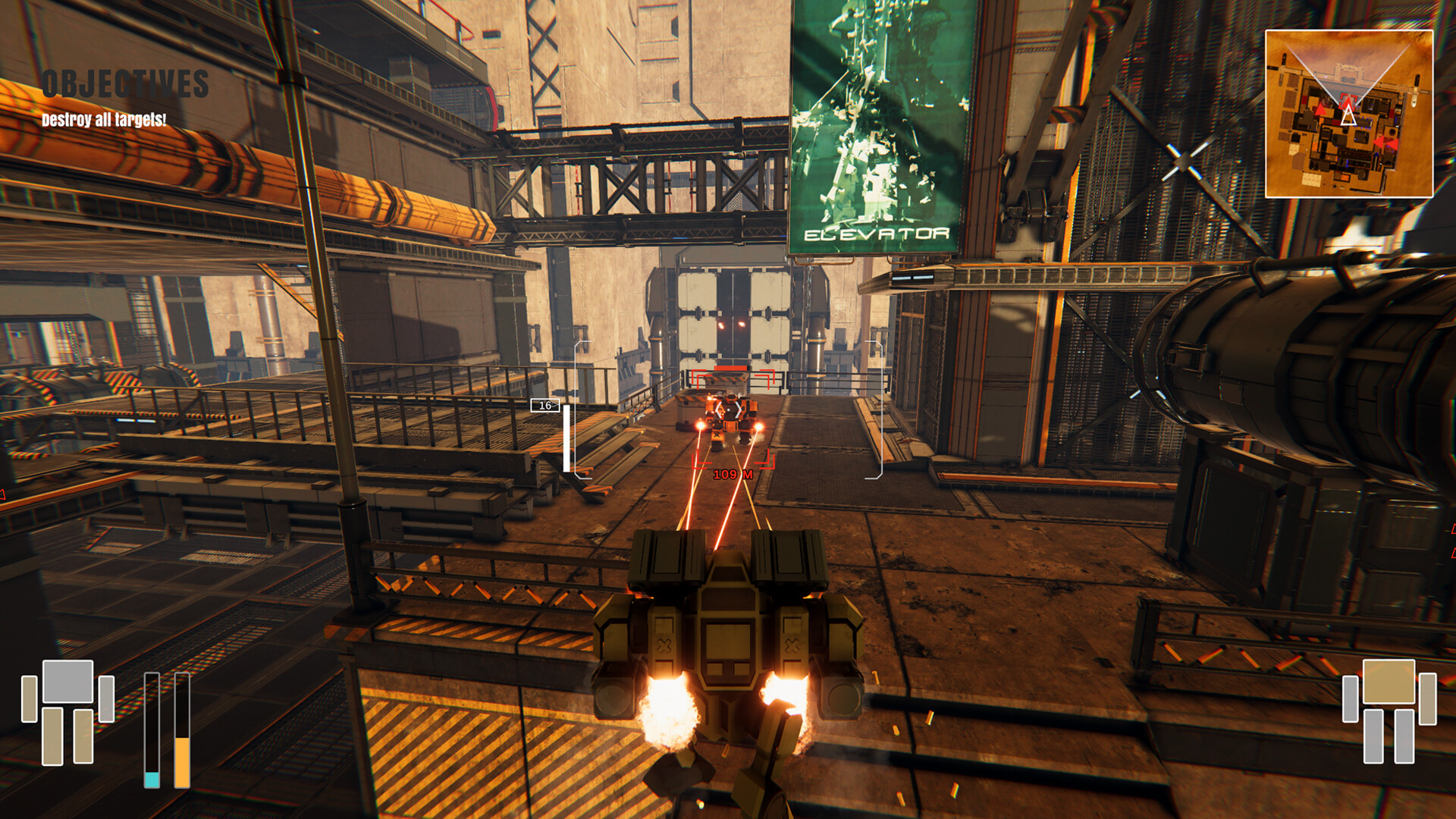
Task: Click the cyan-filled bar at bottom left
Action: (x=152, y=780)
